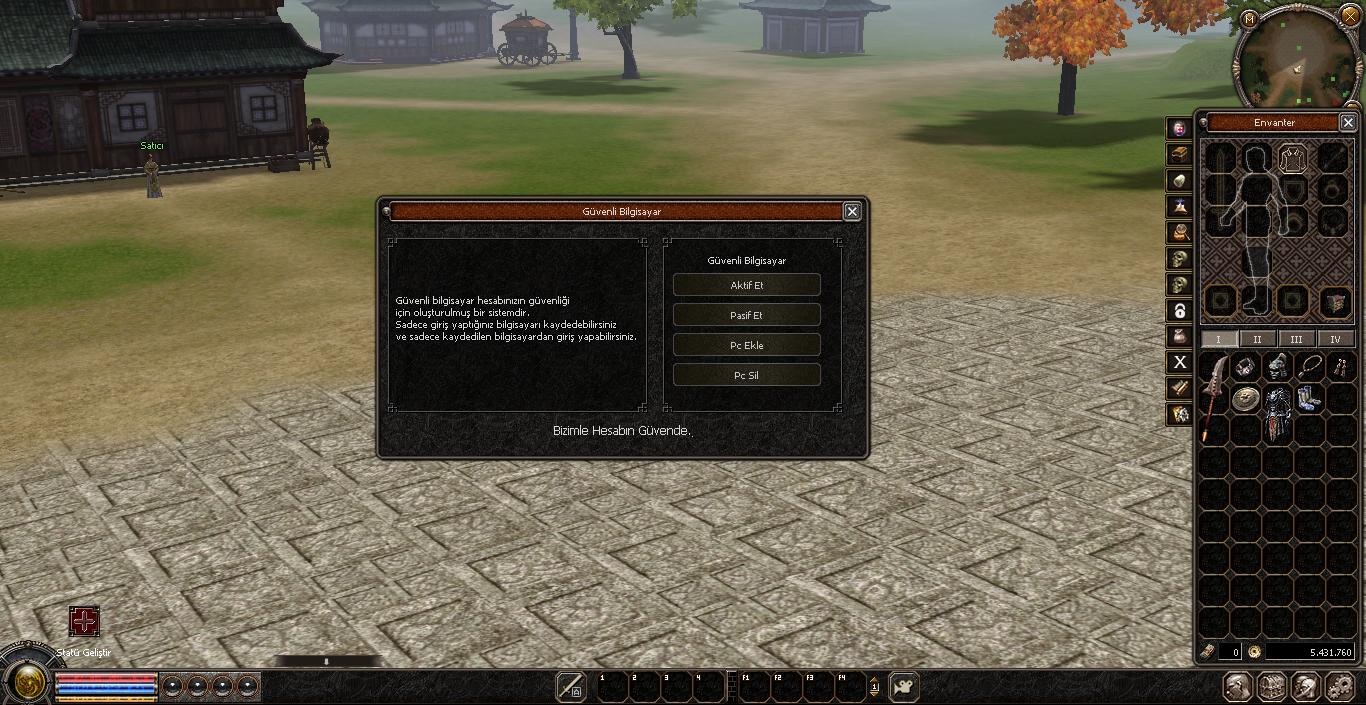Close the Güvenli Bilgisayar window

pyautogui.click(x=852, y=211)
